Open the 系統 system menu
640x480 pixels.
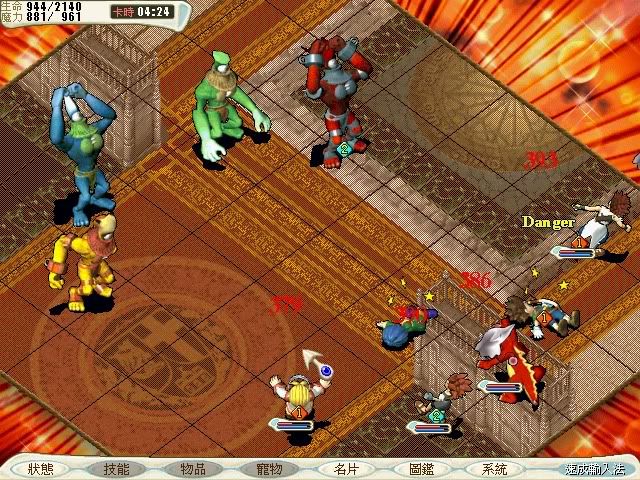tap(494, 469)
